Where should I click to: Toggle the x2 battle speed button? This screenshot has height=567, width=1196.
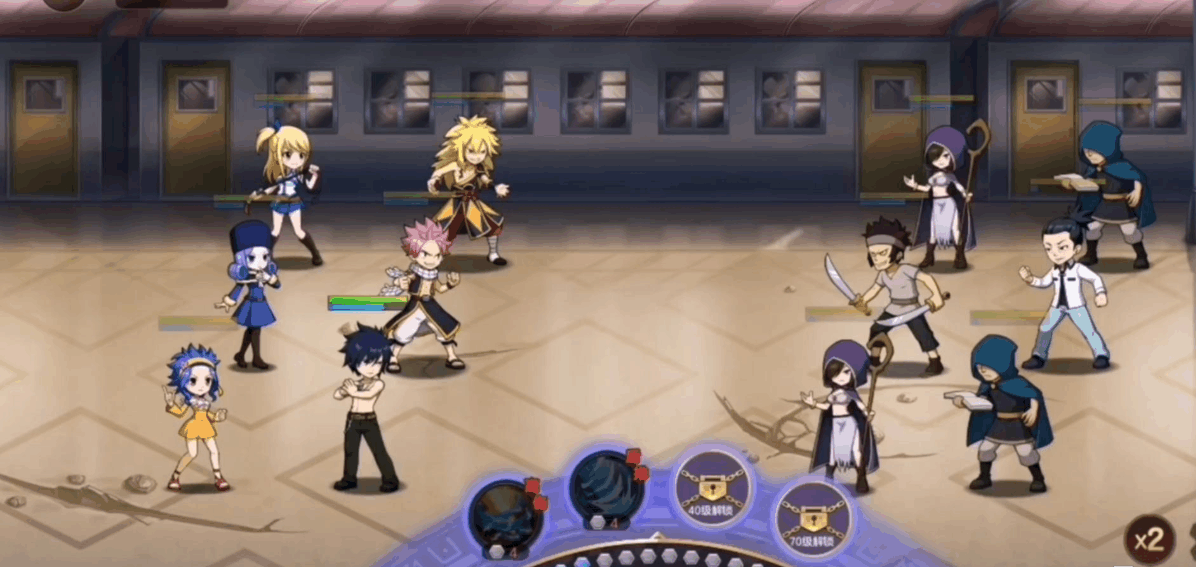1151,540
